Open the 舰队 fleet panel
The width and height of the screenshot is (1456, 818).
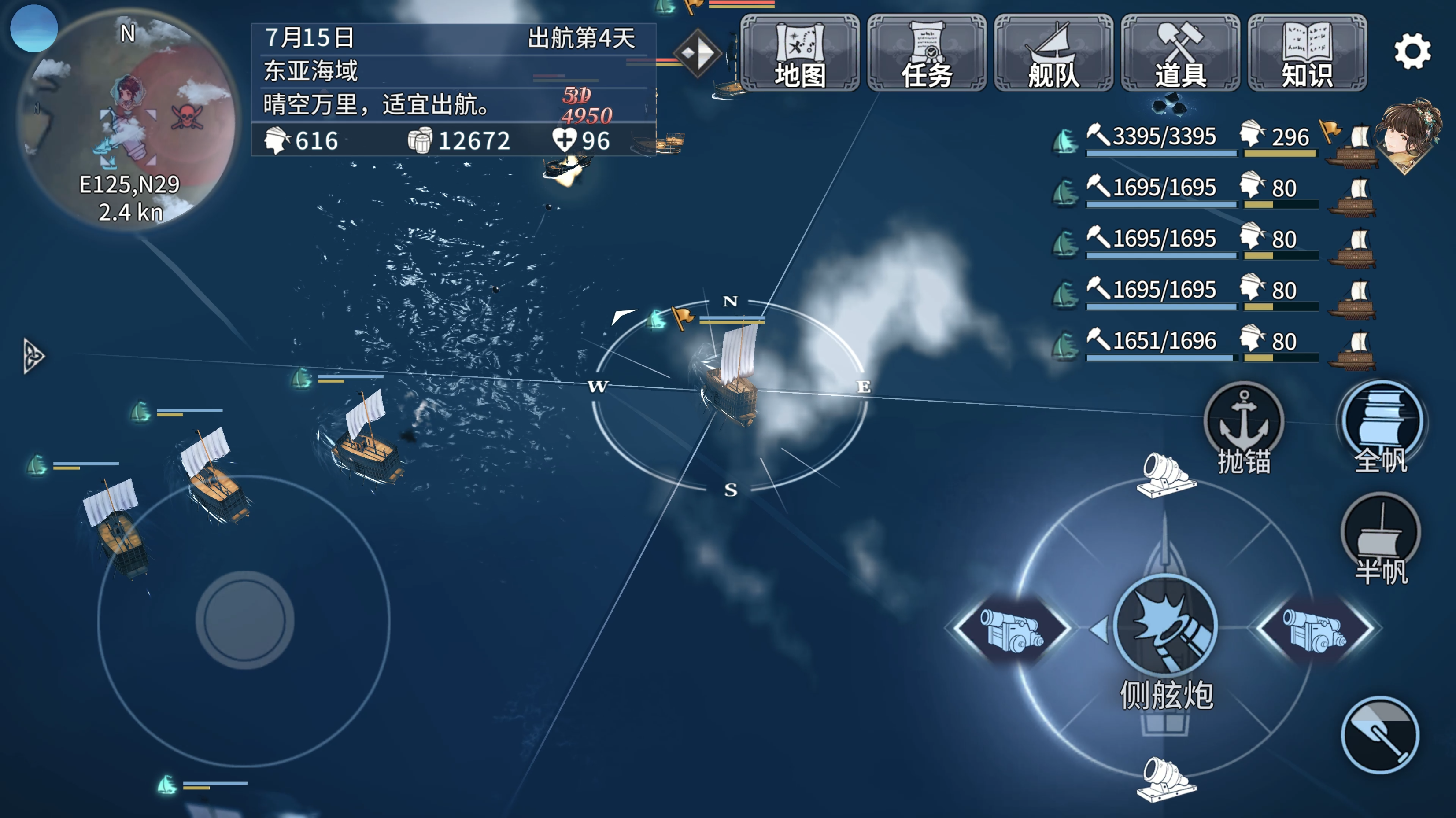point(1054,54)
